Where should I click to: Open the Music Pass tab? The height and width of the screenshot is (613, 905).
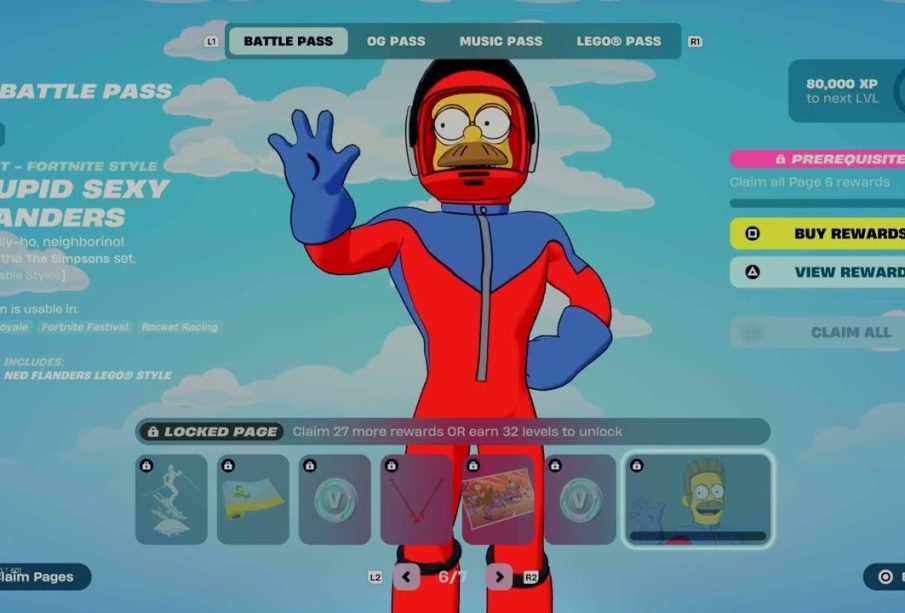point(500,41)
